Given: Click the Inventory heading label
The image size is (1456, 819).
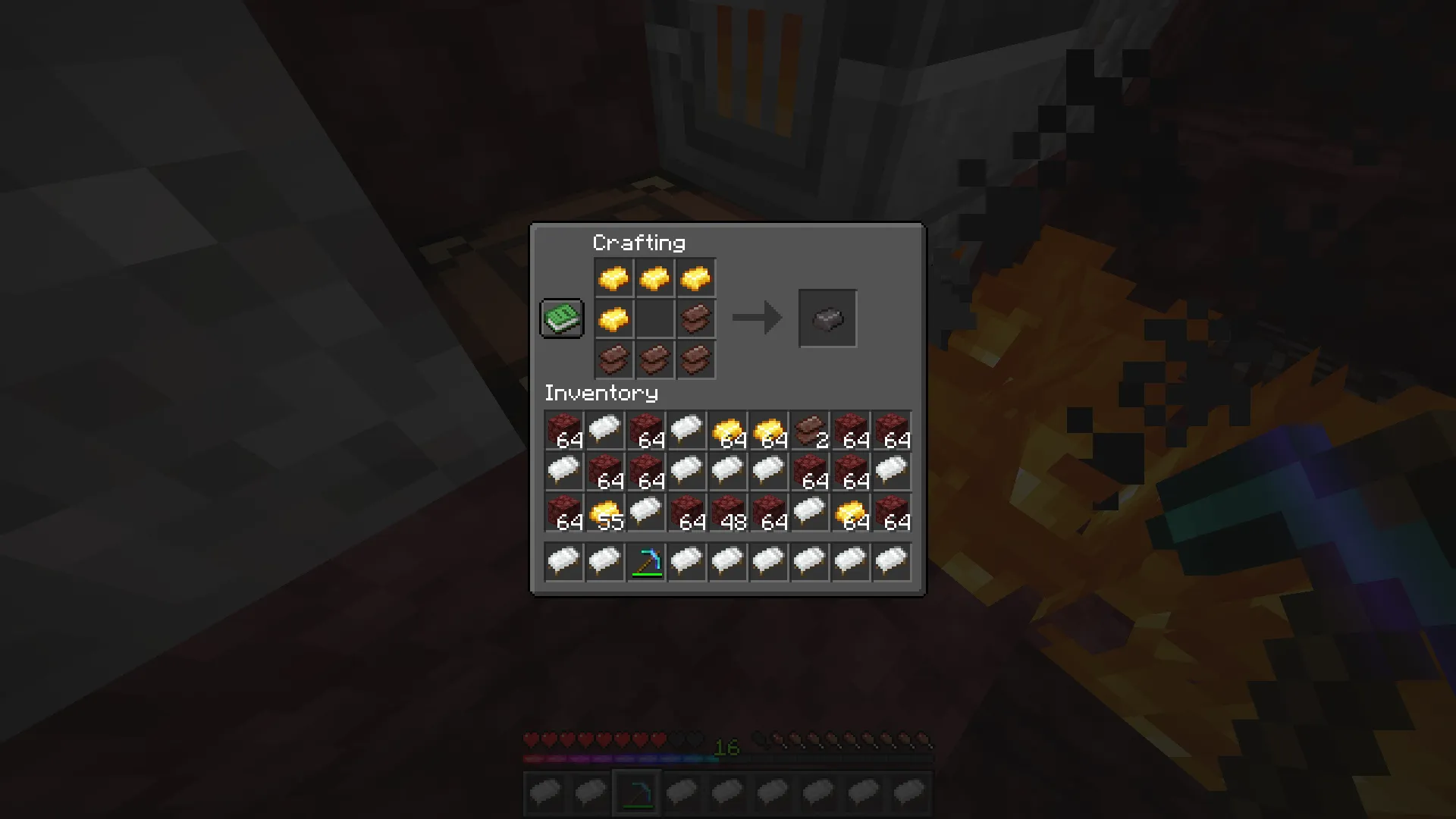Looking at the screenshot, I should [x=600, y=394].
